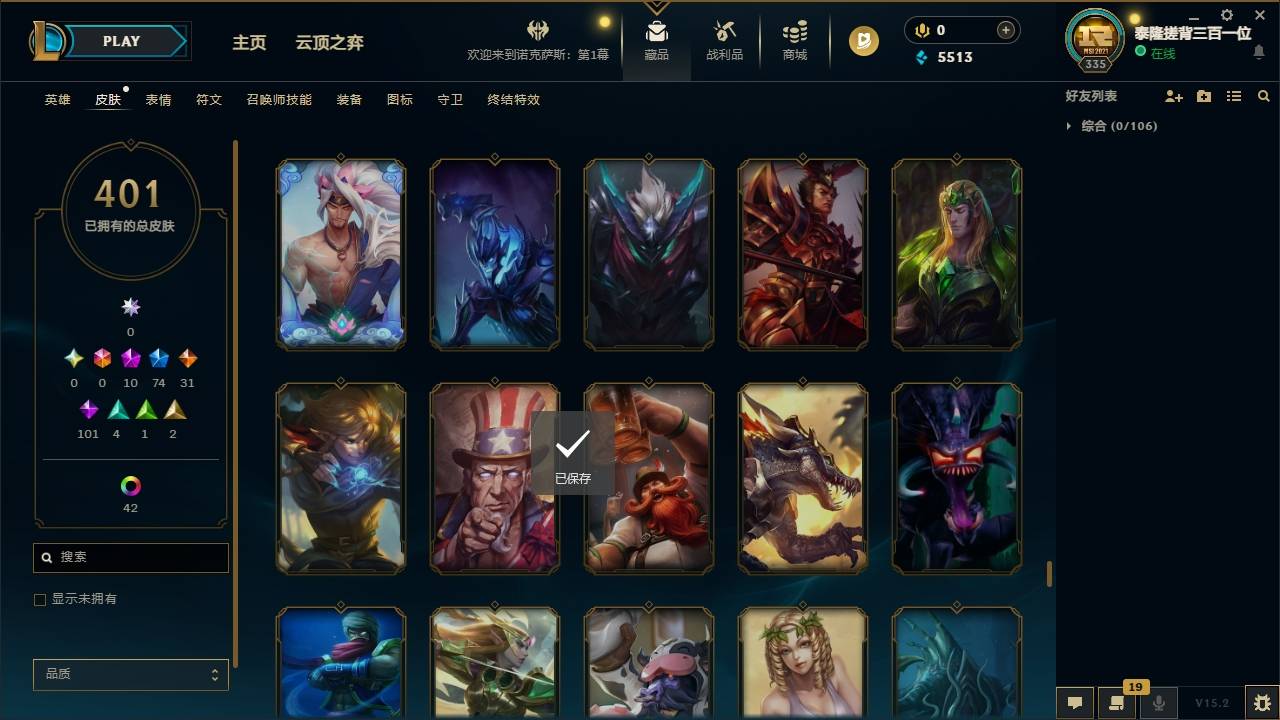Open the friend list search icon
1280x720 pixels.
point(1263,95)
